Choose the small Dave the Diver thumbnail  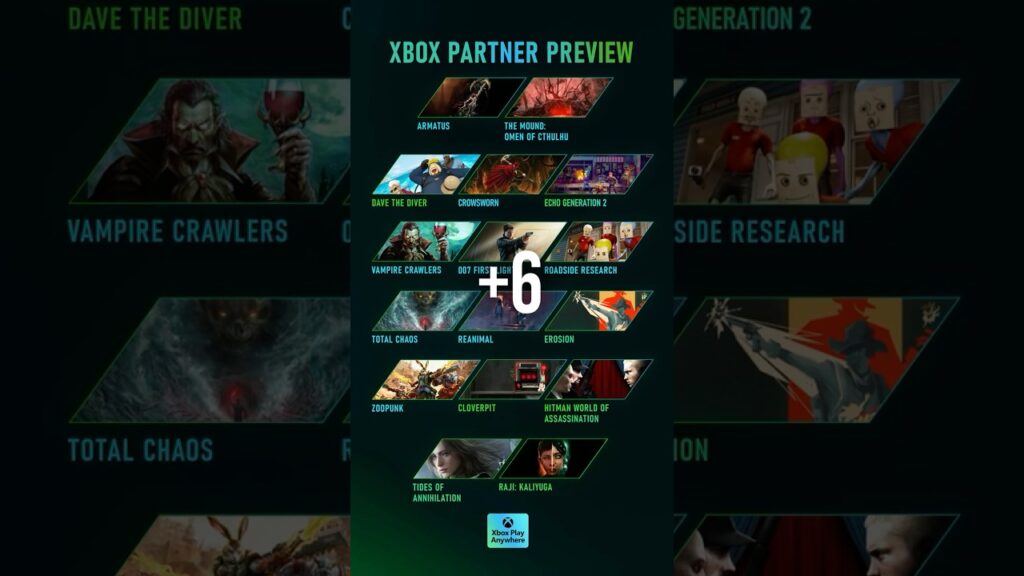pos(425,174)
